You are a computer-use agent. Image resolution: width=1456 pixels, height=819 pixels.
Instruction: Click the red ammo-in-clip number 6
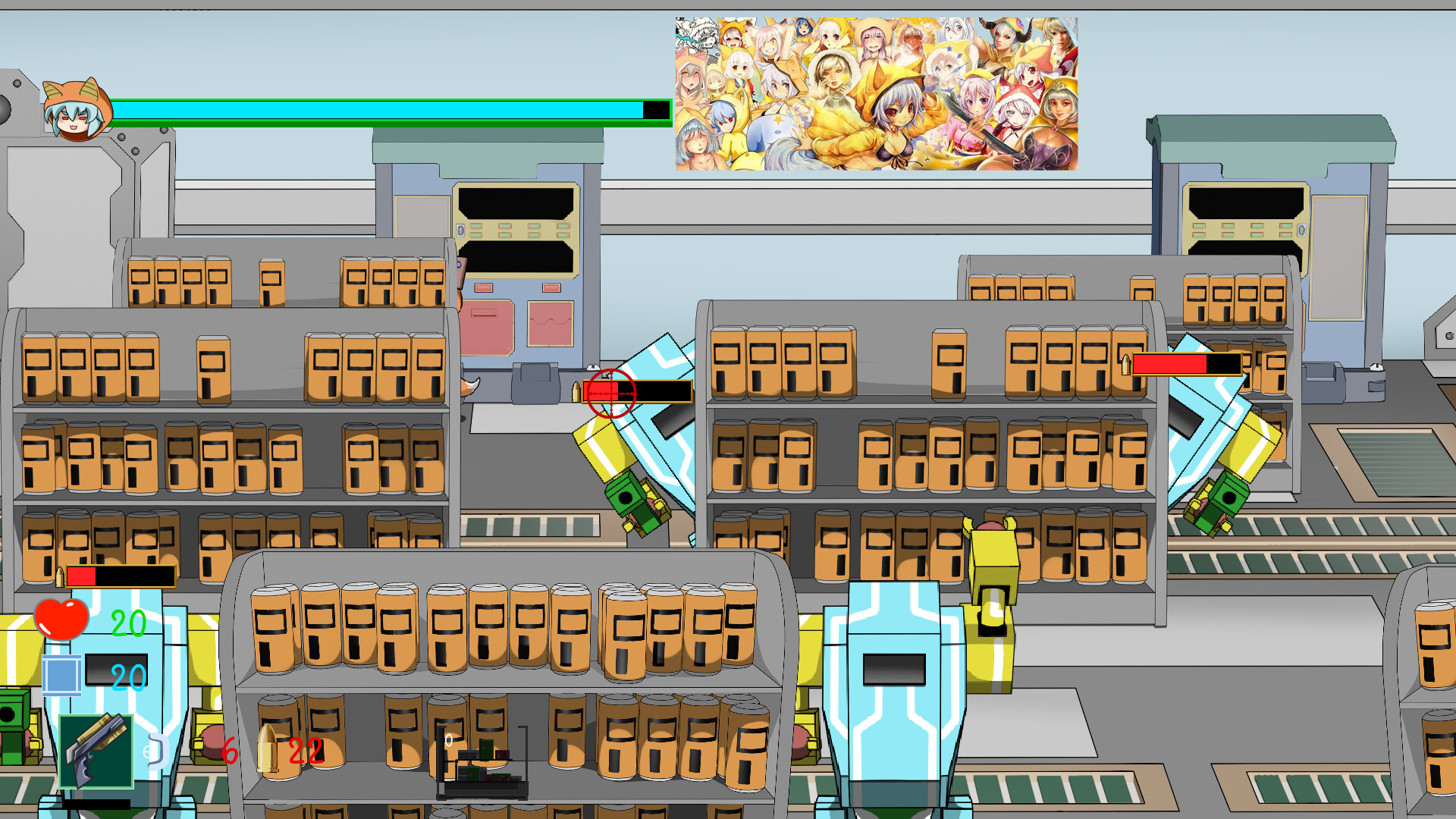(x=230, y=752)
